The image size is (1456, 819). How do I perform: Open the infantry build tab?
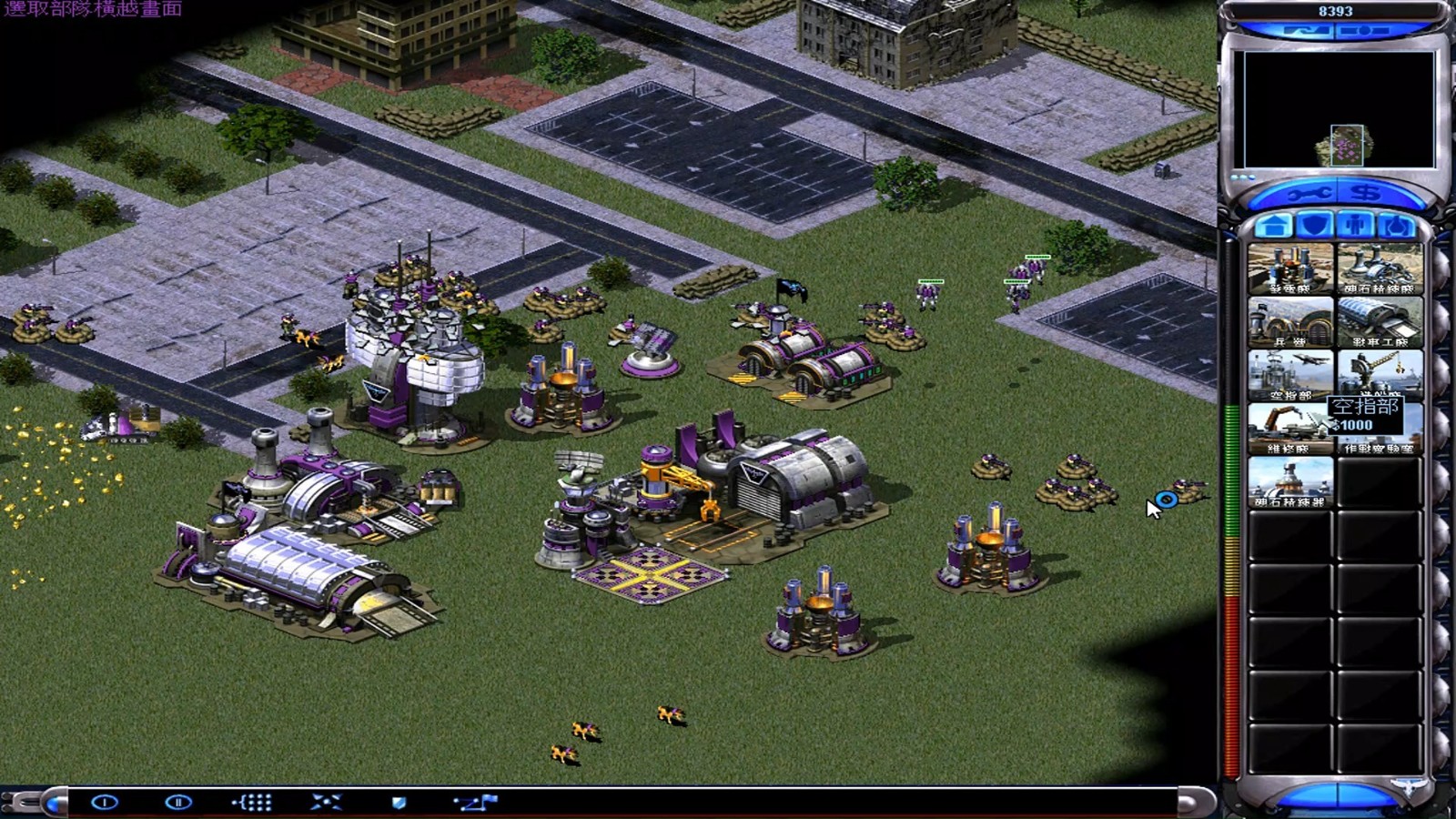pos(1357,226)
